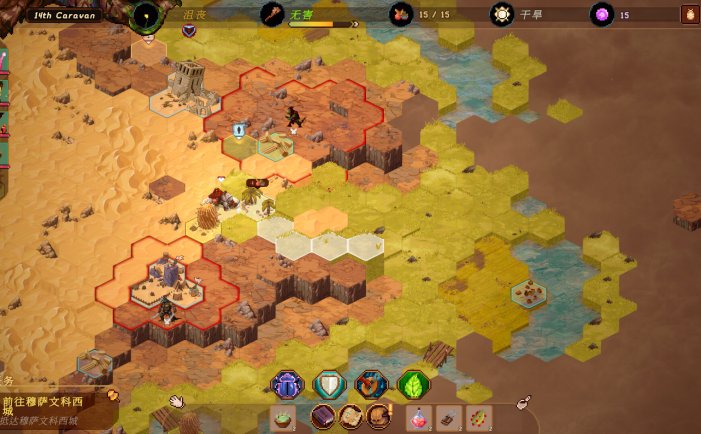Click the 14th Caravan name banner

pos(63,15)
